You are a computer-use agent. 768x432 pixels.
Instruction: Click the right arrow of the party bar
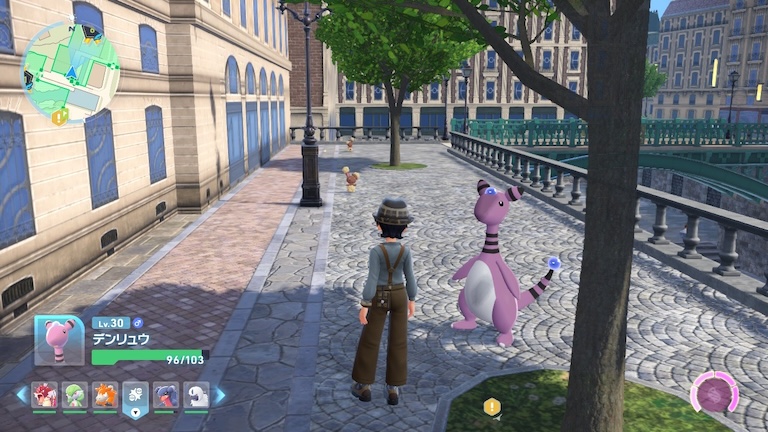point(220,395)
